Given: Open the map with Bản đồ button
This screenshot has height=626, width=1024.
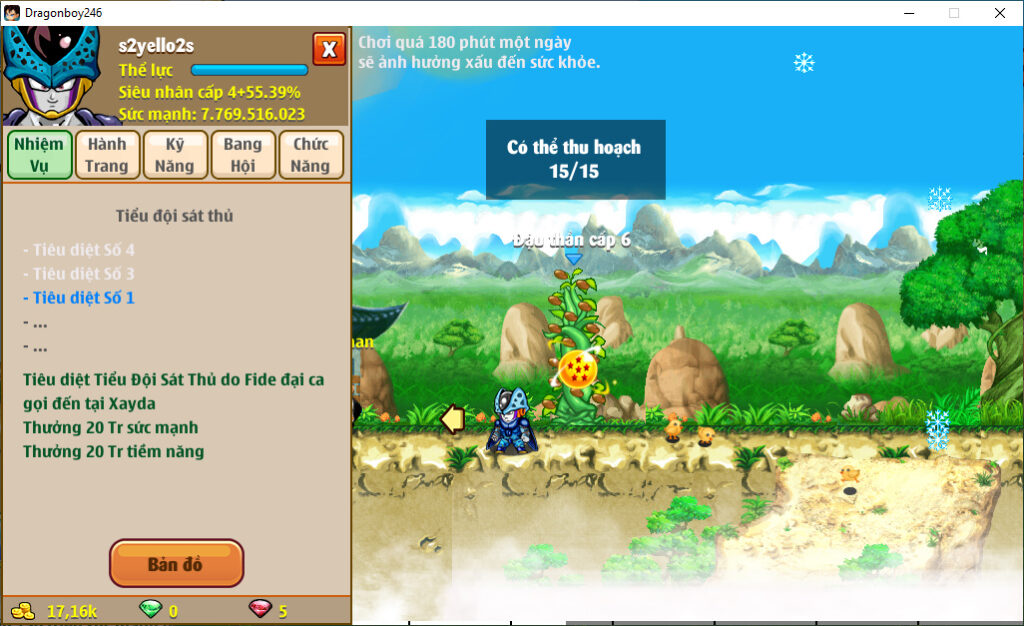Looking at the screenshot, I should [176, 564].
